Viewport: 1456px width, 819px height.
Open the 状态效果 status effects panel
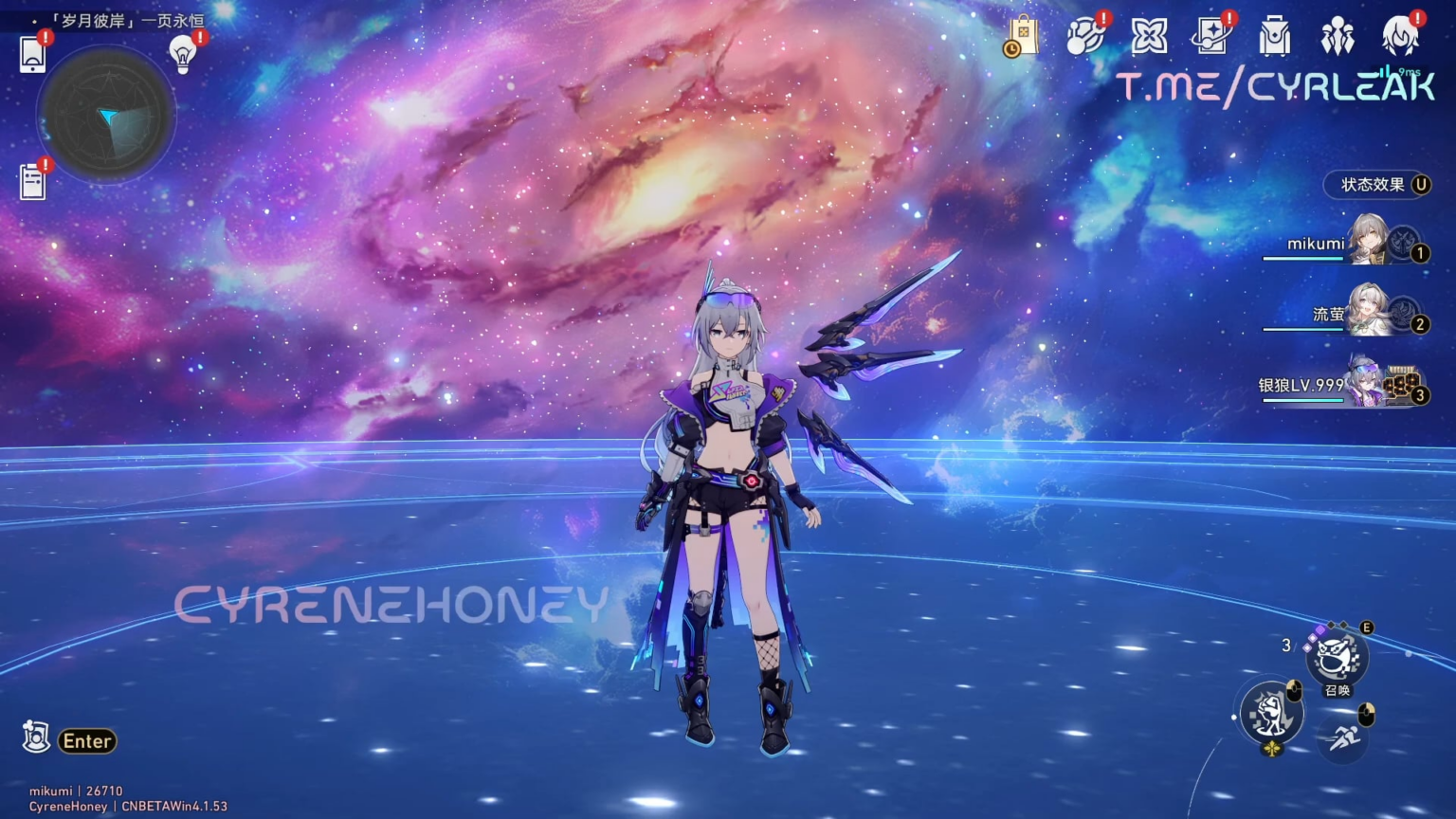(1377, 185)
